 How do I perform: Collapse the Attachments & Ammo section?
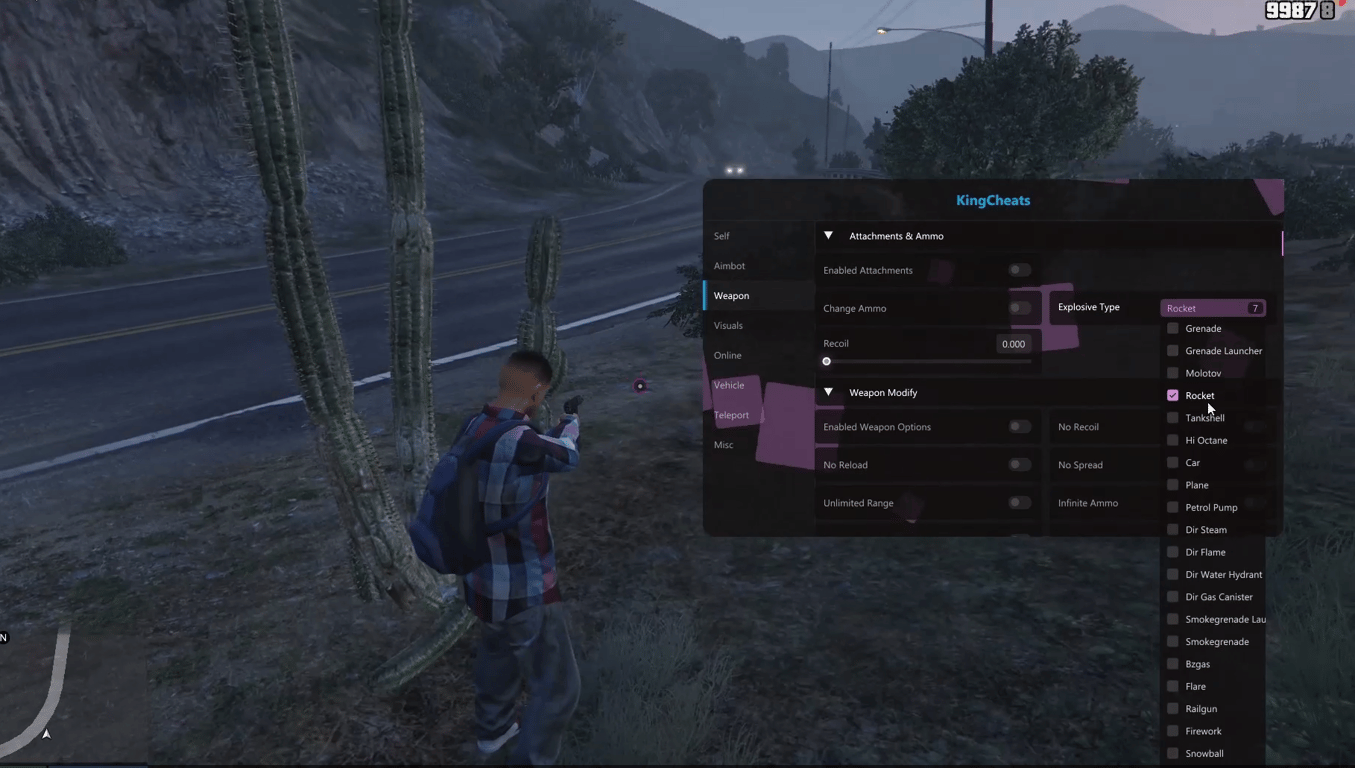(828, 236)
